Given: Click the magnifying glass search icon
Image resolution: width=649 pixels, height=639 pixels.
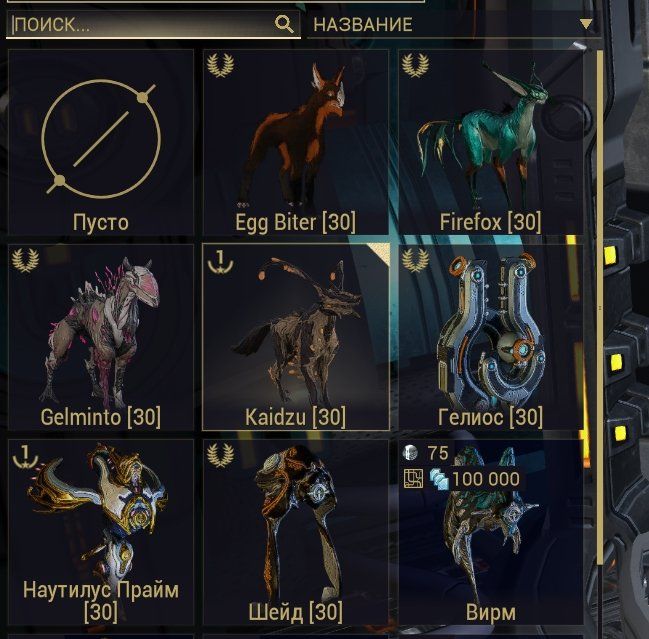Looking at the screenshot, I should coord(284,24).
